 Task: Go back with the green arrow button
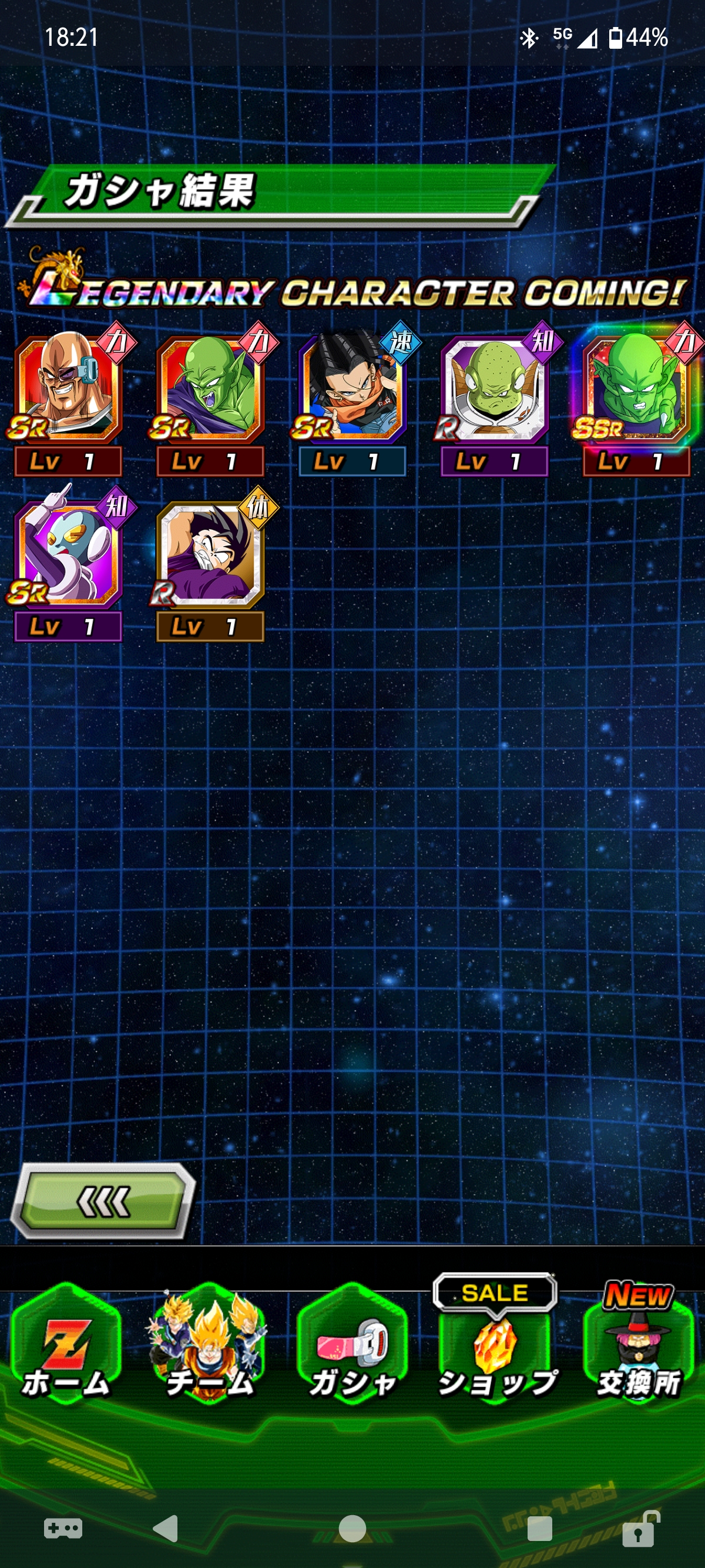point(103,1201)
